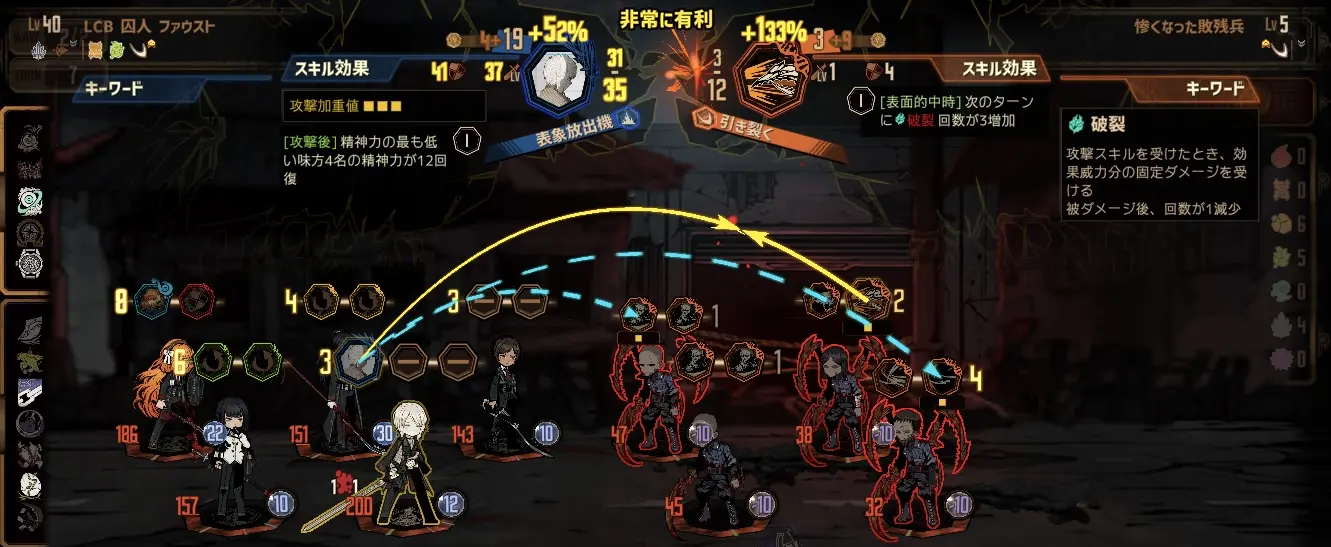The image size is (1331, 547).
Task: Expand the enemy info chevron beside Lv 5
Action: [1301, 45]
